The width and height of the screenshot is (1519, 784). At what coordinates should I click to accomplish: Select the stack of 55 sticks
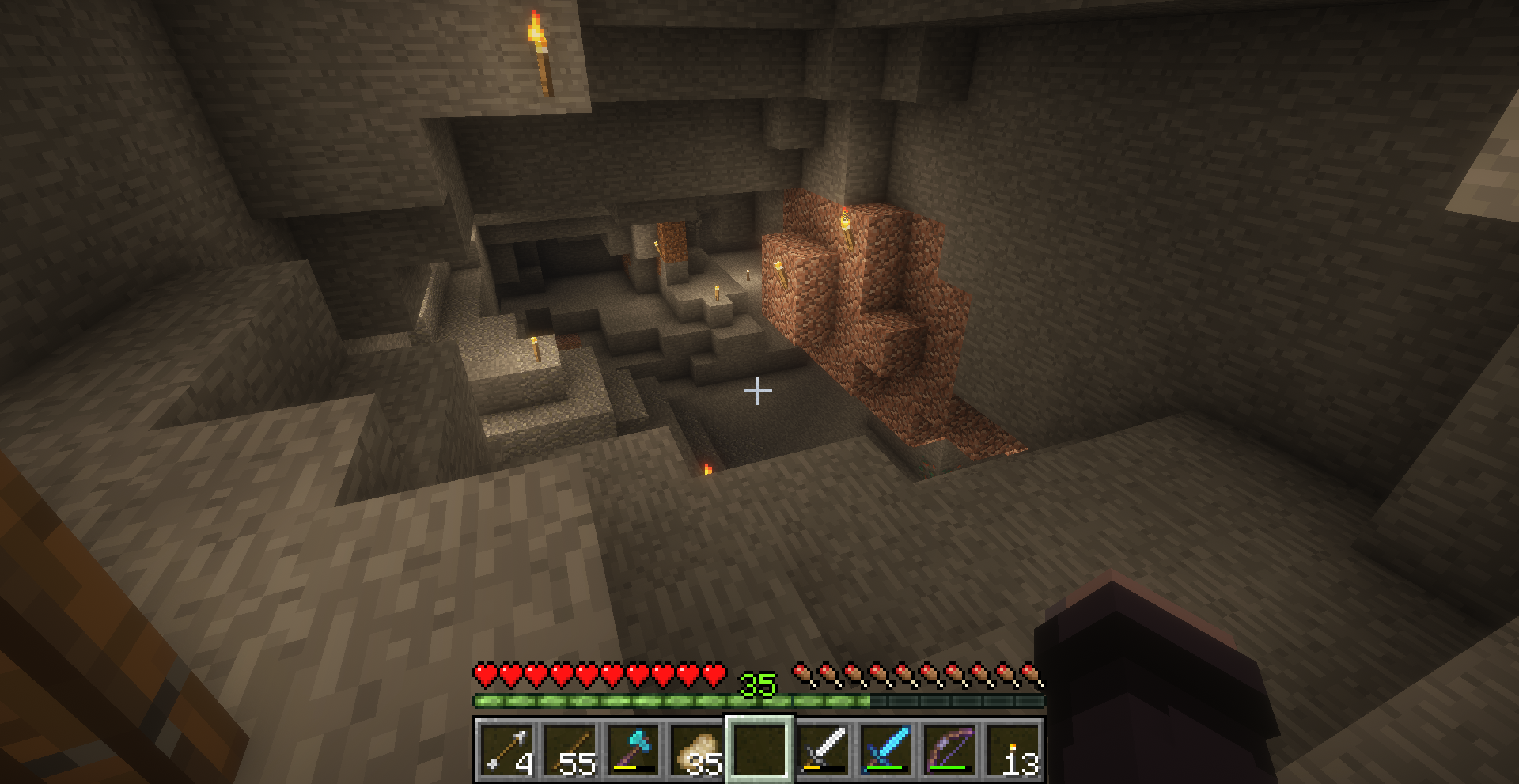pyautogui.click(x=570, y=748)
